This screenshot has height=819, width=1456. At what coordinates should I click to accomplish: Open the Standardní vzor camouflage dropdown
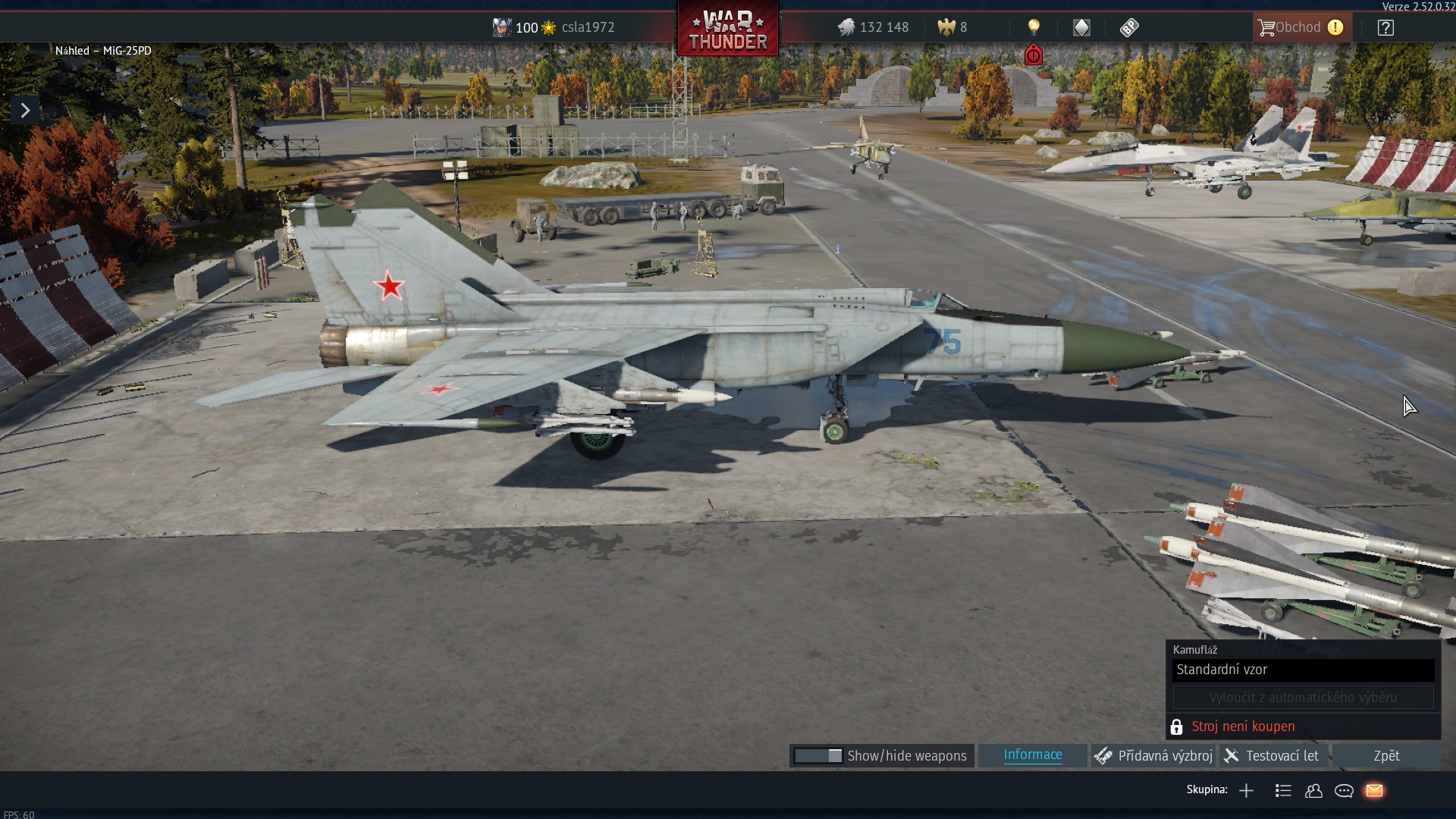(x=1303, y=670)
